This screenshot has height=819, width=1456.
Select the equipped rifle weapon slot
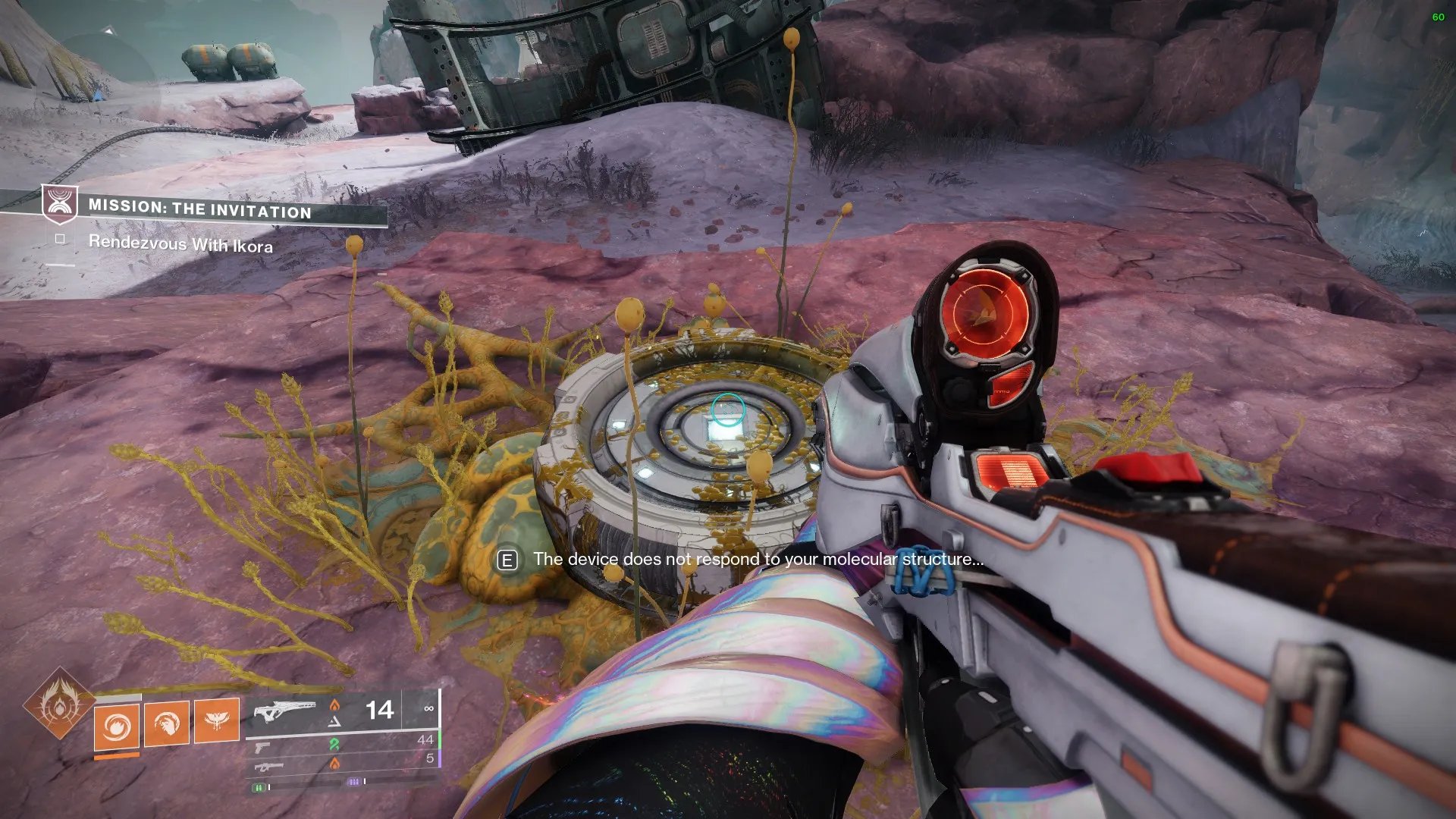pyautogui.click(x=284, y=712)
